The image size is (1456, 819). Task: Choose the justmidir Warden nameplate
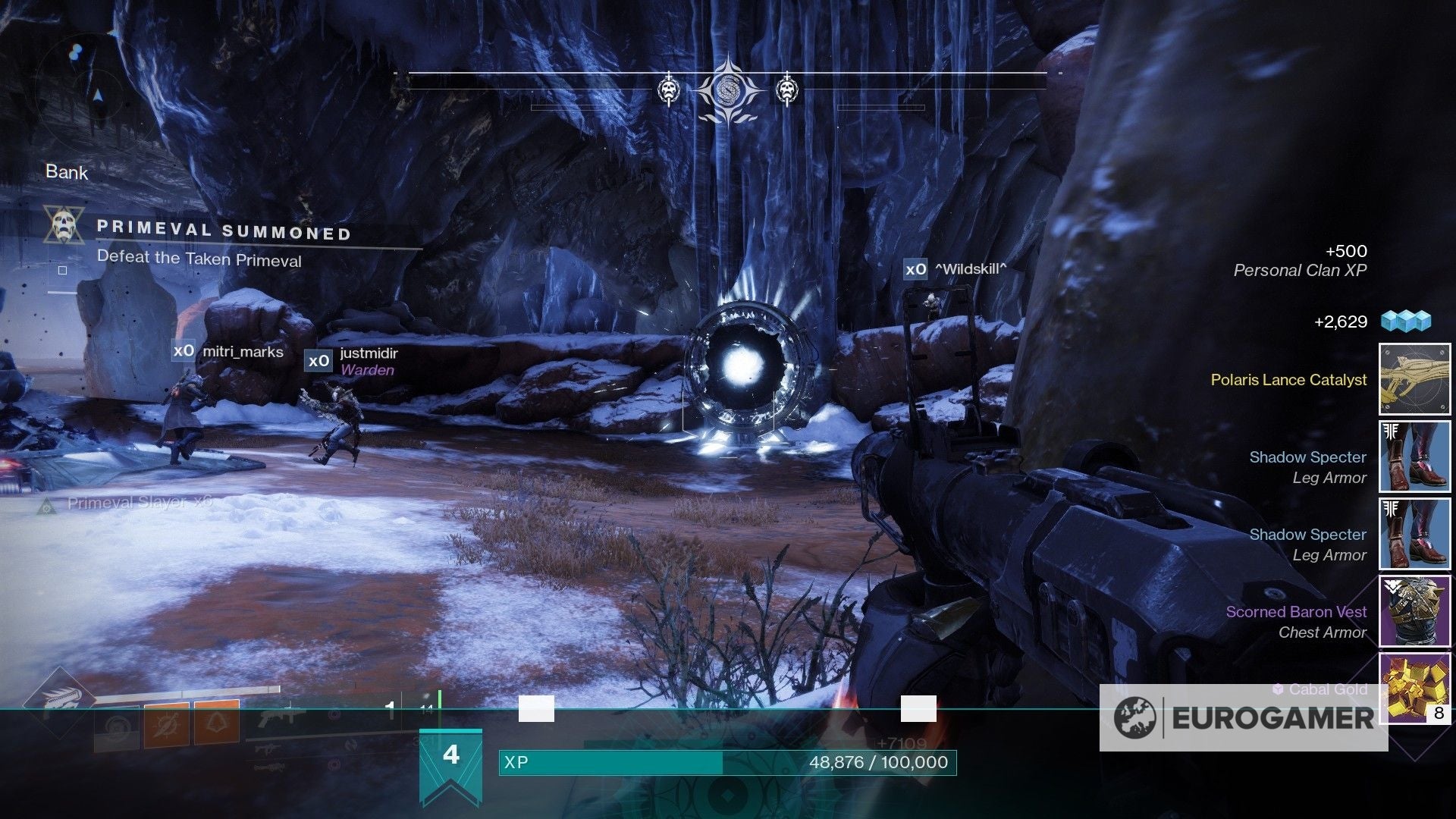(x=352, y=360)
